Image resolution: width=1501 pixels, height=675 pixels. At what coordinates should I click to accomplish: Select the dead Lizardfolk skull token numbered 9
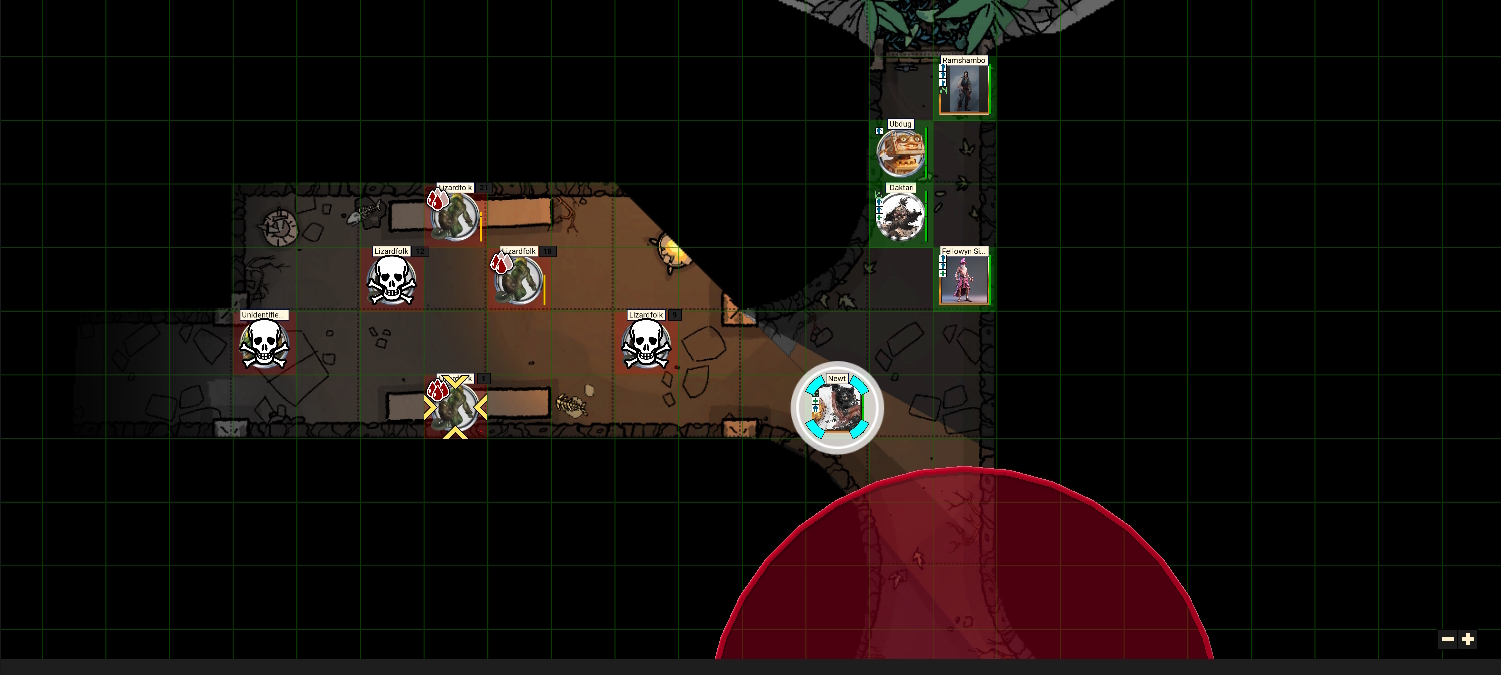pos(646,344)
